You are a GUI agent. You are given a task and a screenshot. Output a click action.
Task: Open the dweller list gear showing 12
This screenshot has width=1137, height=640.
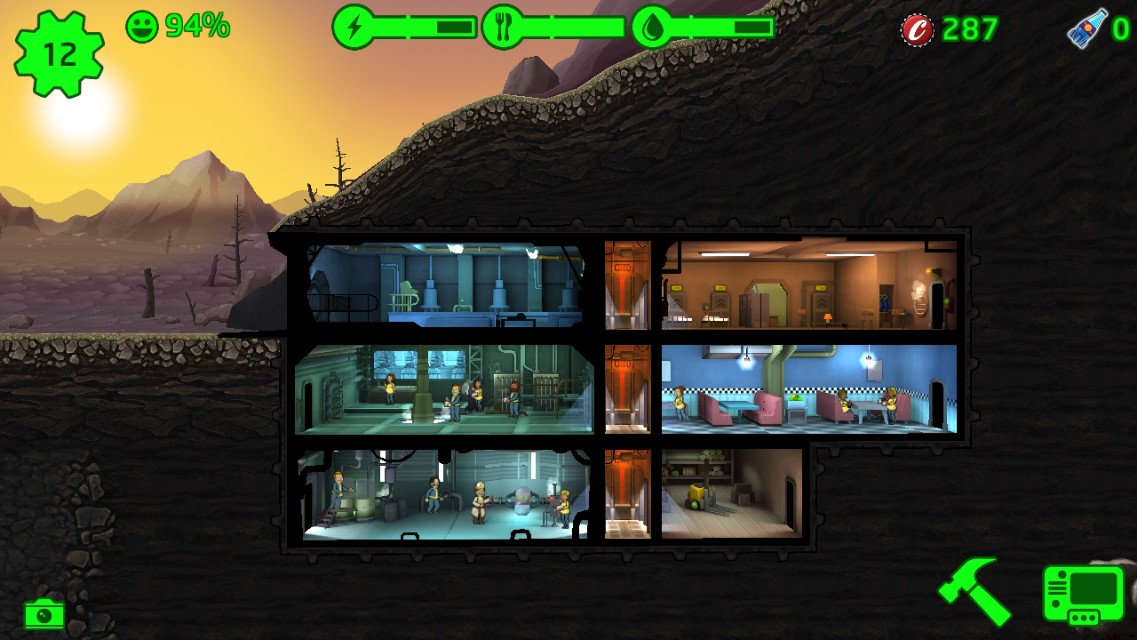point(60,54)
